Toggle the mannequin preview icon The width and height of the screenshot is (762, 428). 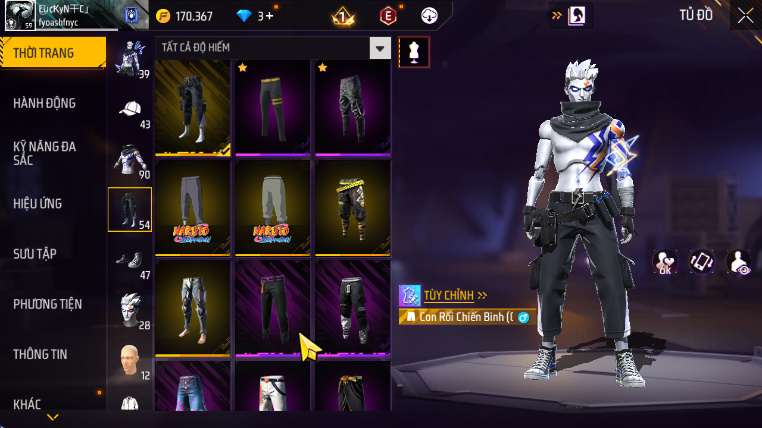click(x=414, y=52)
